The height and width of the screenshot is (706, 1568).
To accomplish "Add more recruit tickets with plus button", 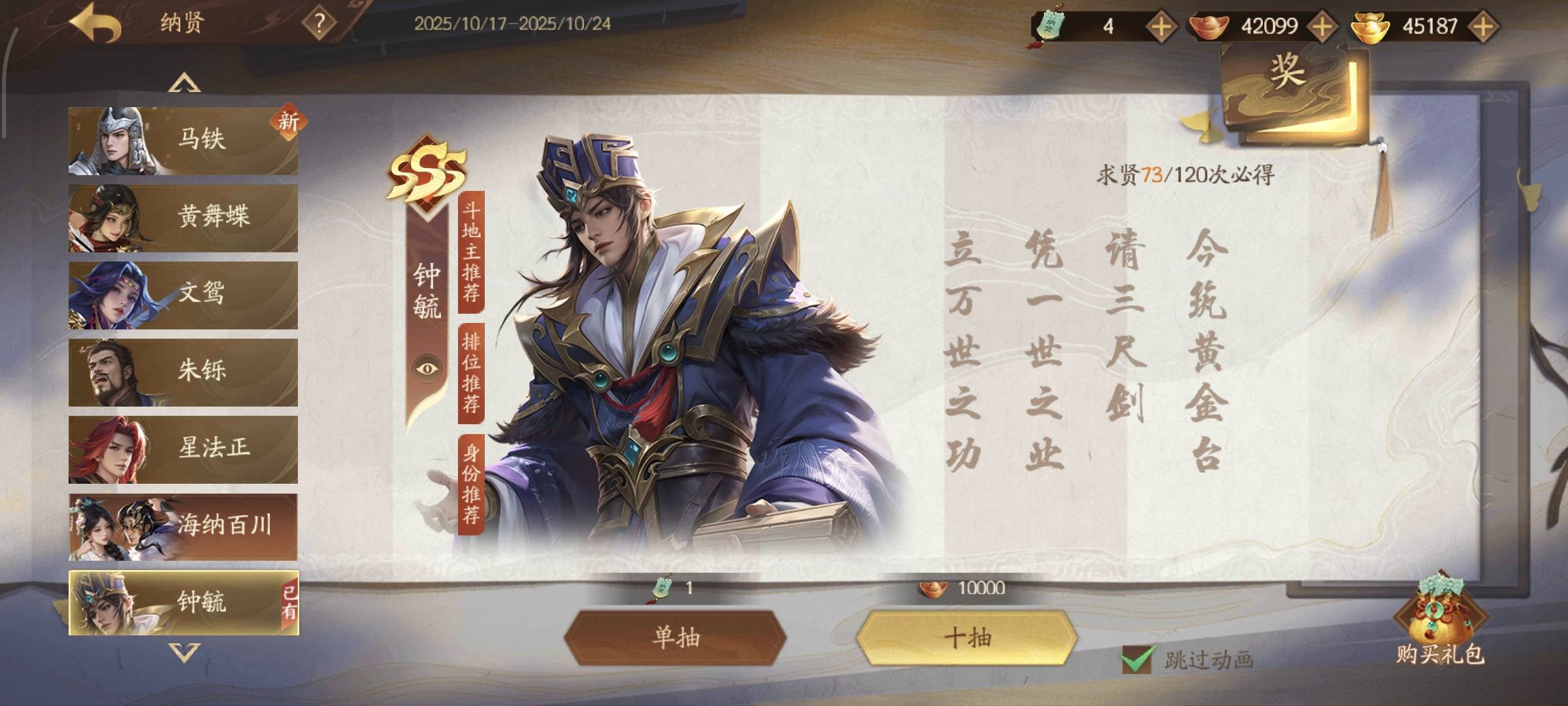I will click(x=1161, y=27).
